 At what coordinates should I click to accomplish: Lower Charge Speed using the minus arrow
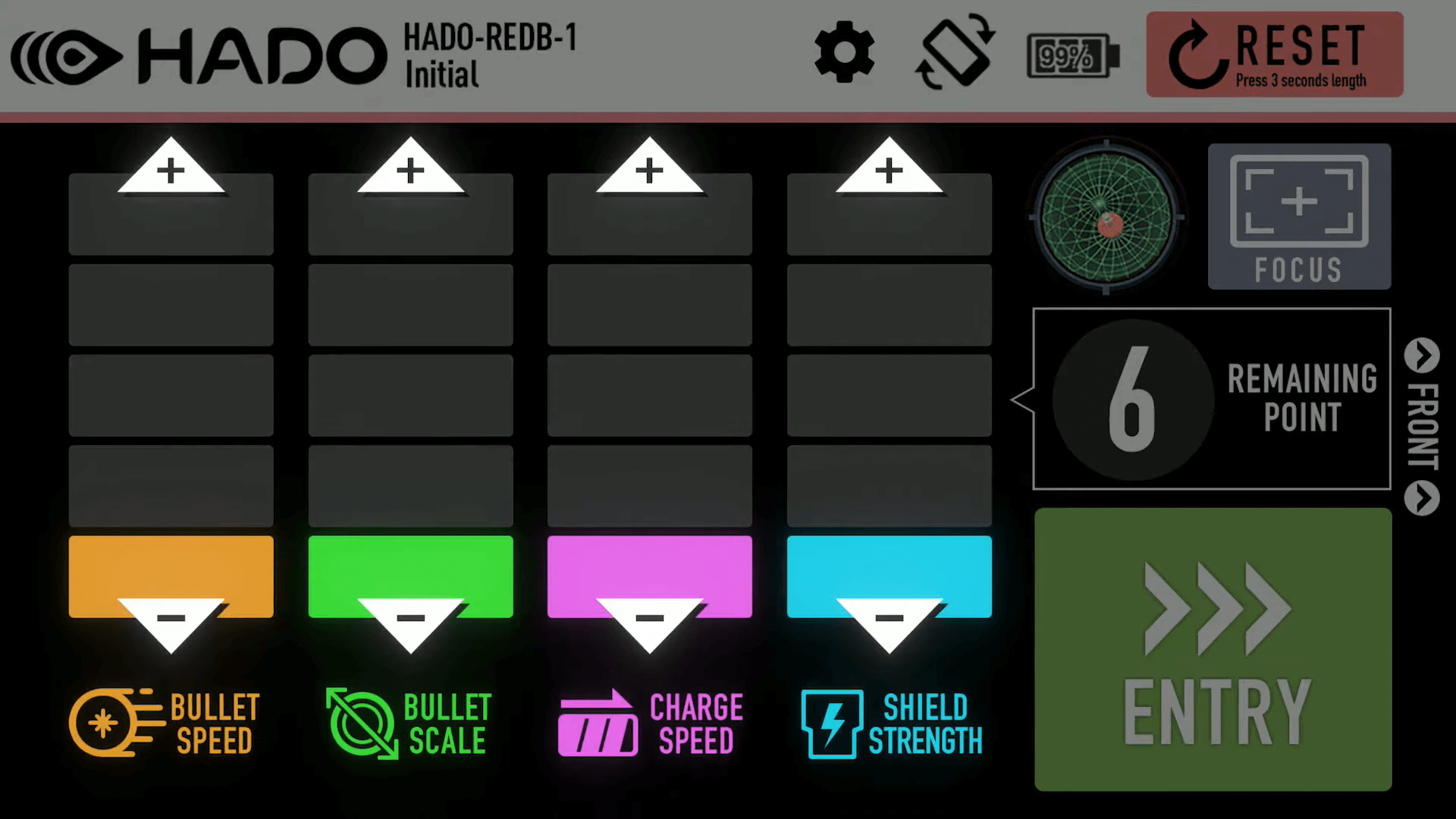click(x=649, y=622)
